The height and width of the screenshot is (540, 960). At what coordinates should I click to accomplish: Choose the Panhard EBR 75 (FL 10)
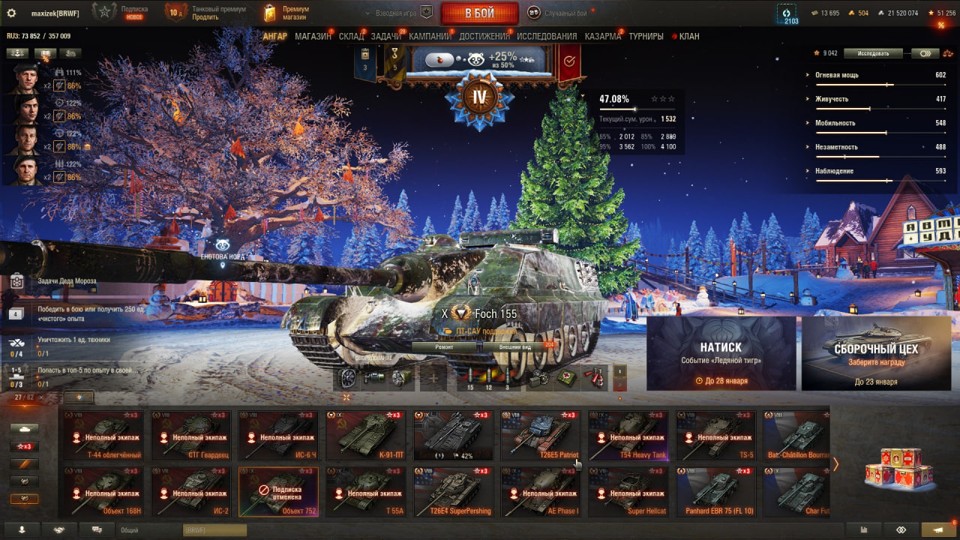click(x=716, y=492)
